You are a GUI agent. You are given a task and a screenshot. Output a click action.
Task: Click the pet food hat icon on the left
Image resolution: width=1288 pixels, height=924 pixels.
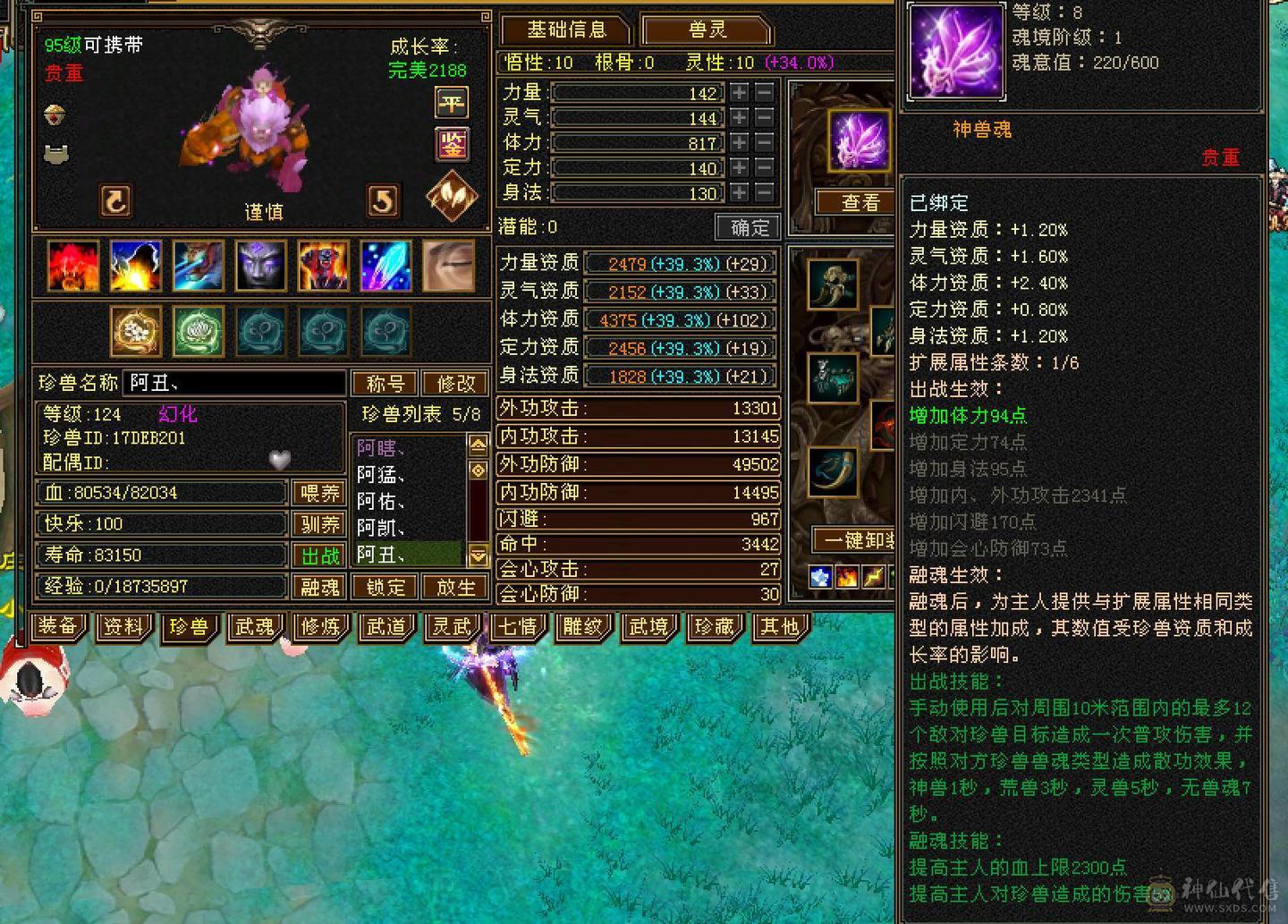pyautogui.click(x=55, y=116)
